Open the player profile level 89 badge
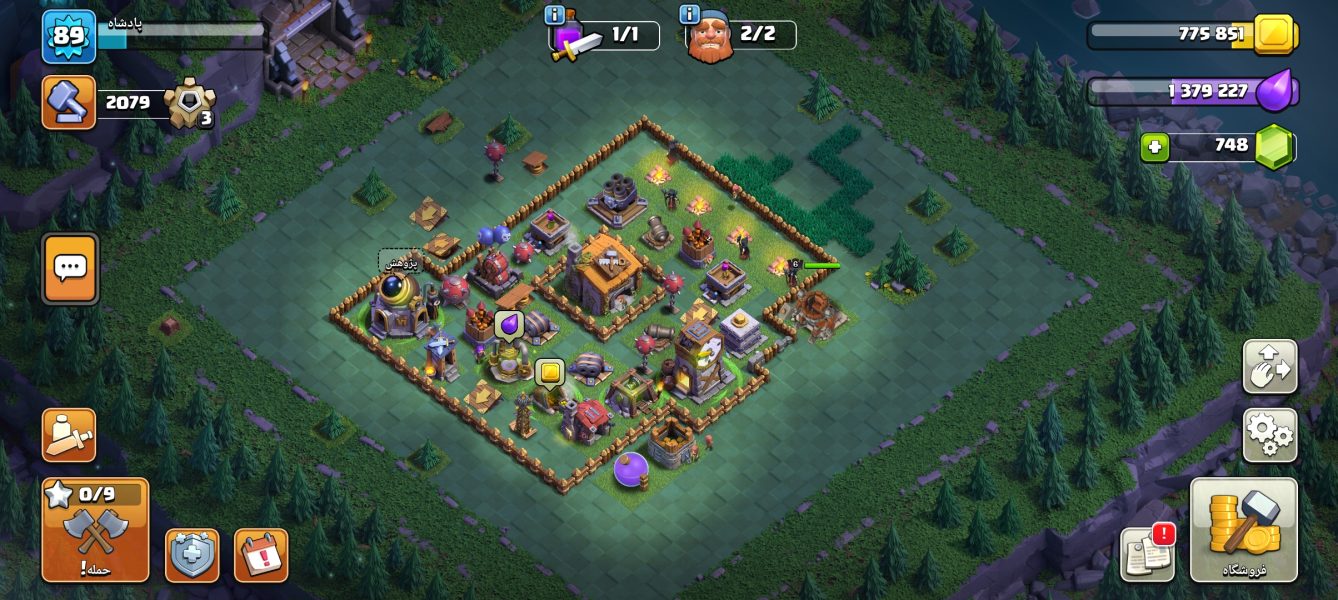The width and height of the screenshot is (1338, 600). (69, 36)
